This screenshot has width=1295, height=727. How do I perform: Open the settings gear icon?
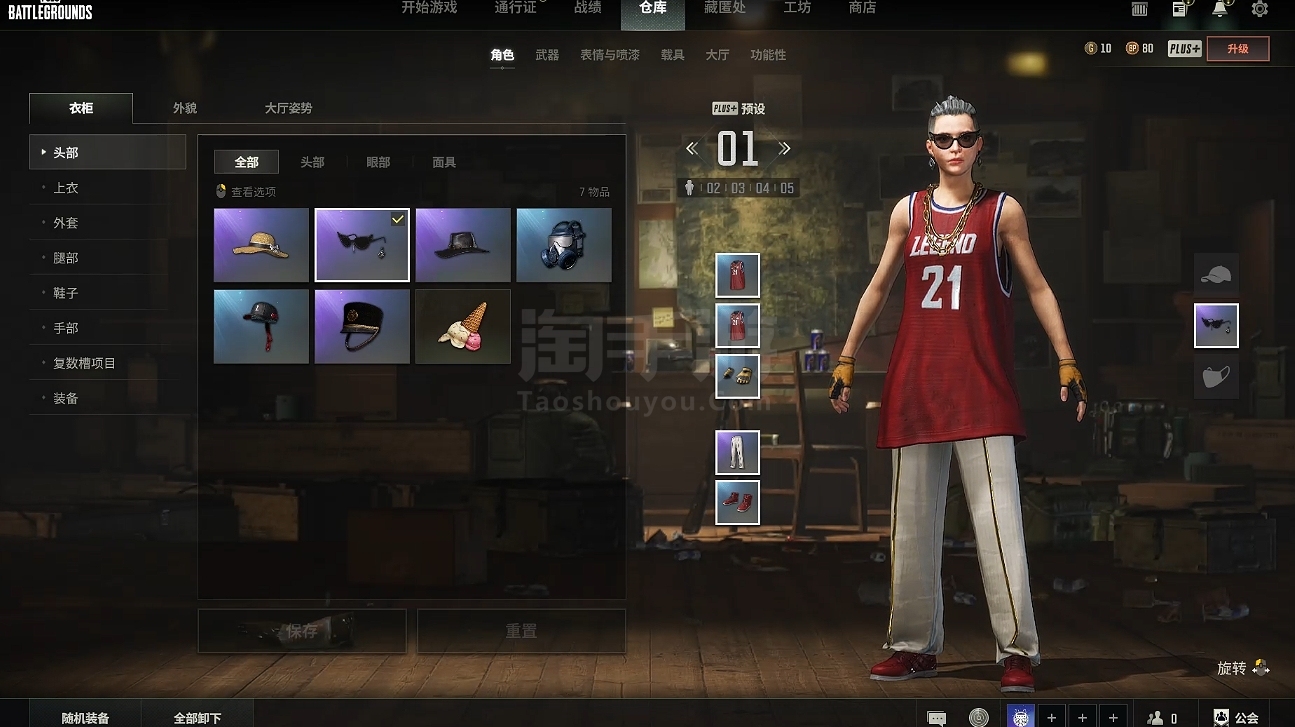pyautogui.click(x=1260, y=9)
